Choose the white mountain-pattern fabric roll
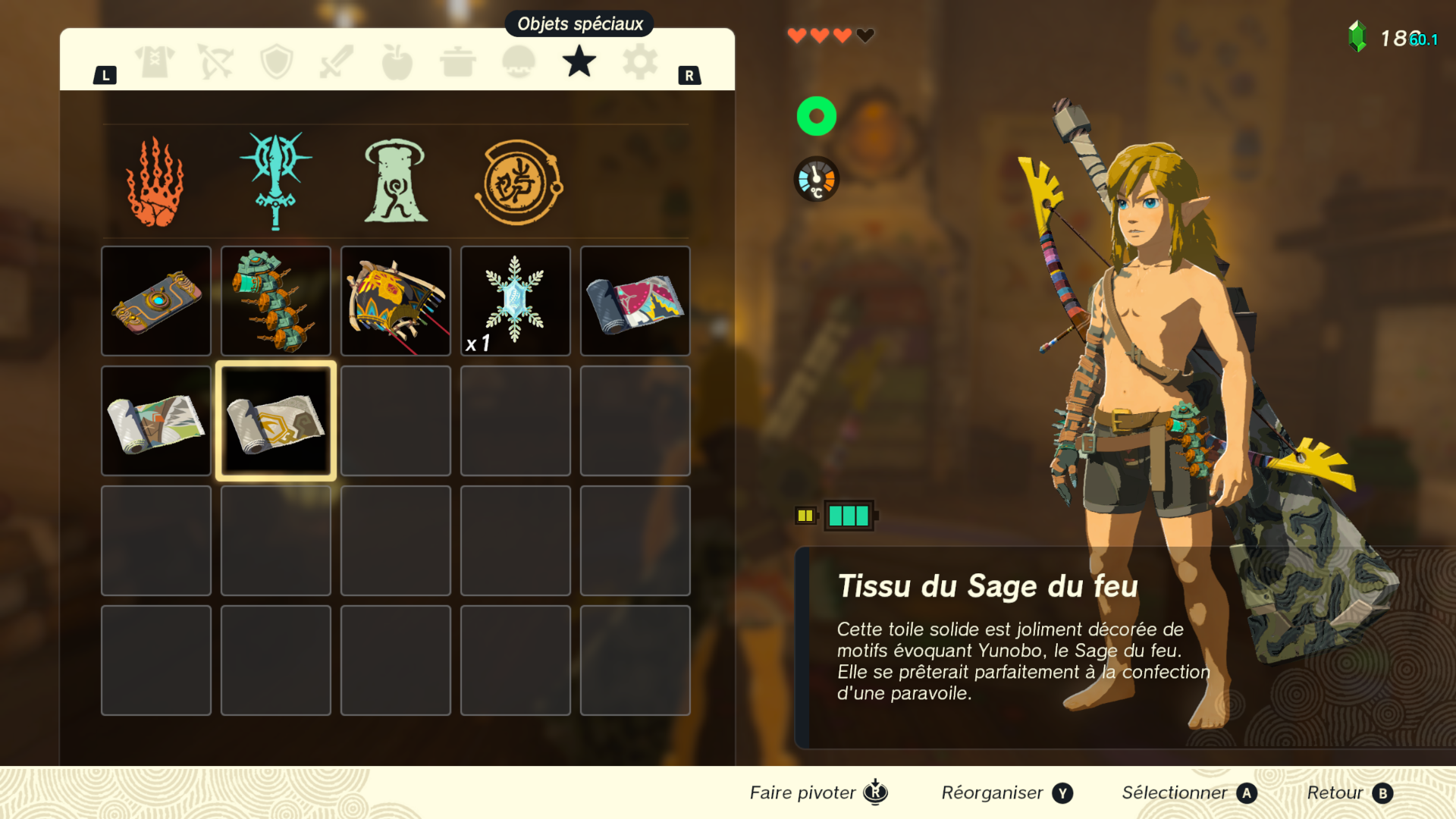The height and width of the screenshot is (819, 1456). tap(156, 421)
